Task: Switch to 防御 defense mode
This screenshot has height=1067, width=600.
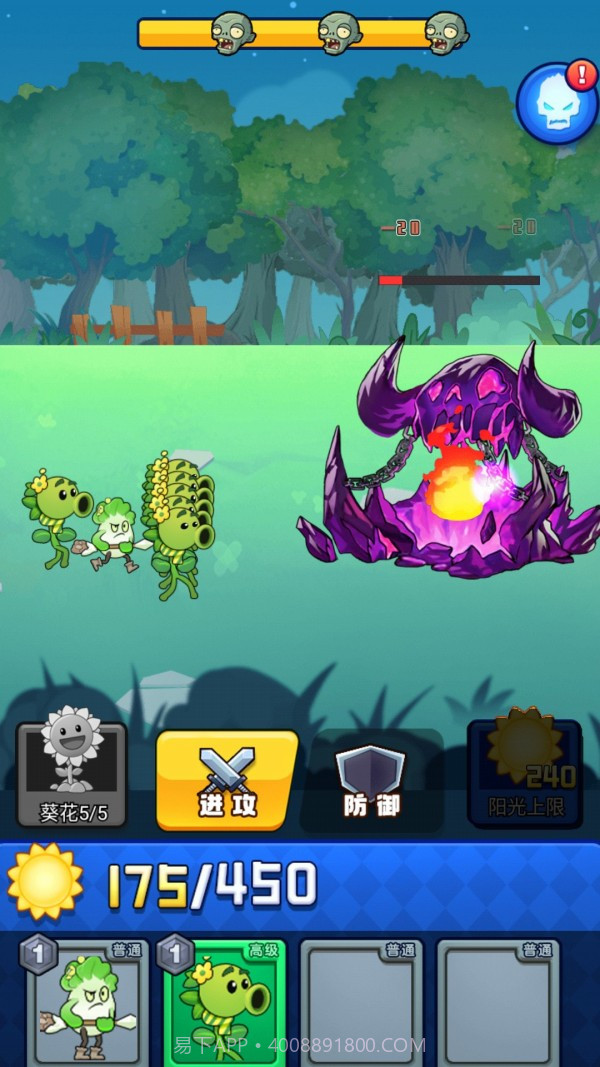Action: [372, 781]
